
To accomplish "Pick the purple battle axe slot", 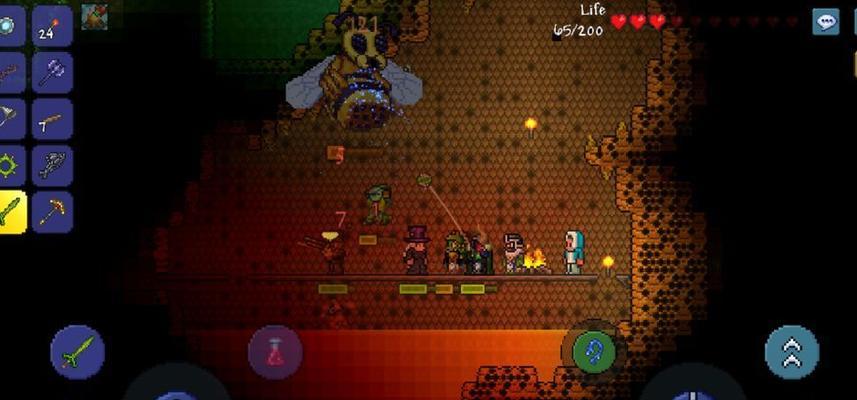I will 52,72.
